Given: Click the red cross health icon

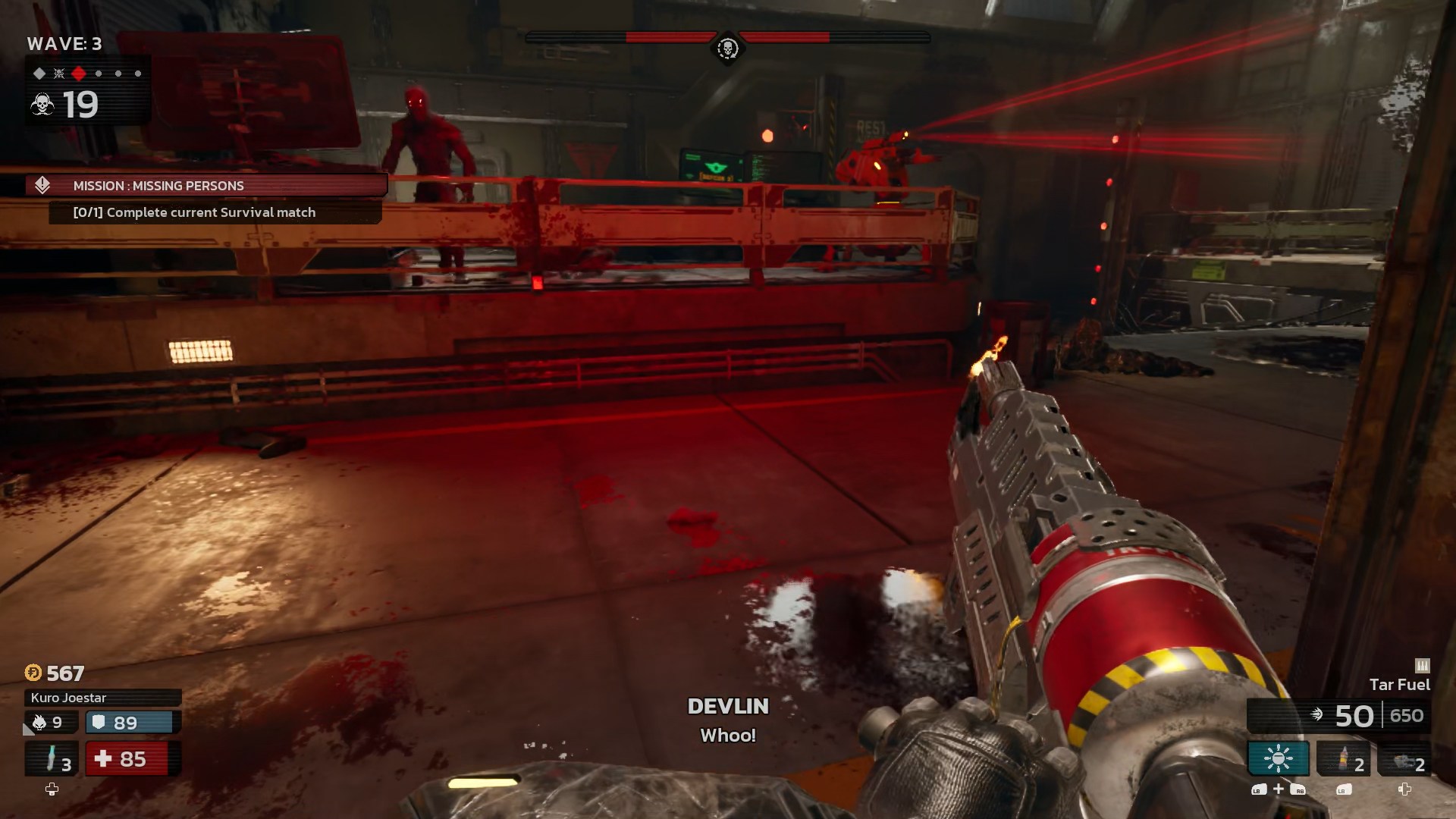Looking at the screenshot, I should tap(103, 758).
